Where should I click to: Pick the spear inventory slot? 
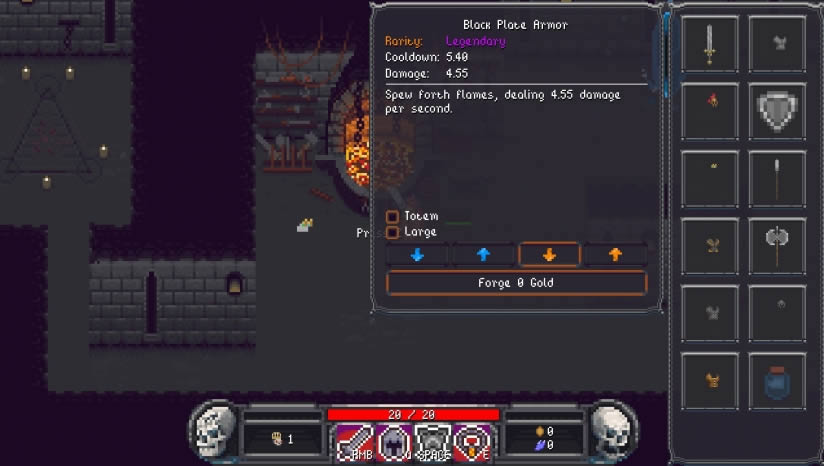pos(777,178)
